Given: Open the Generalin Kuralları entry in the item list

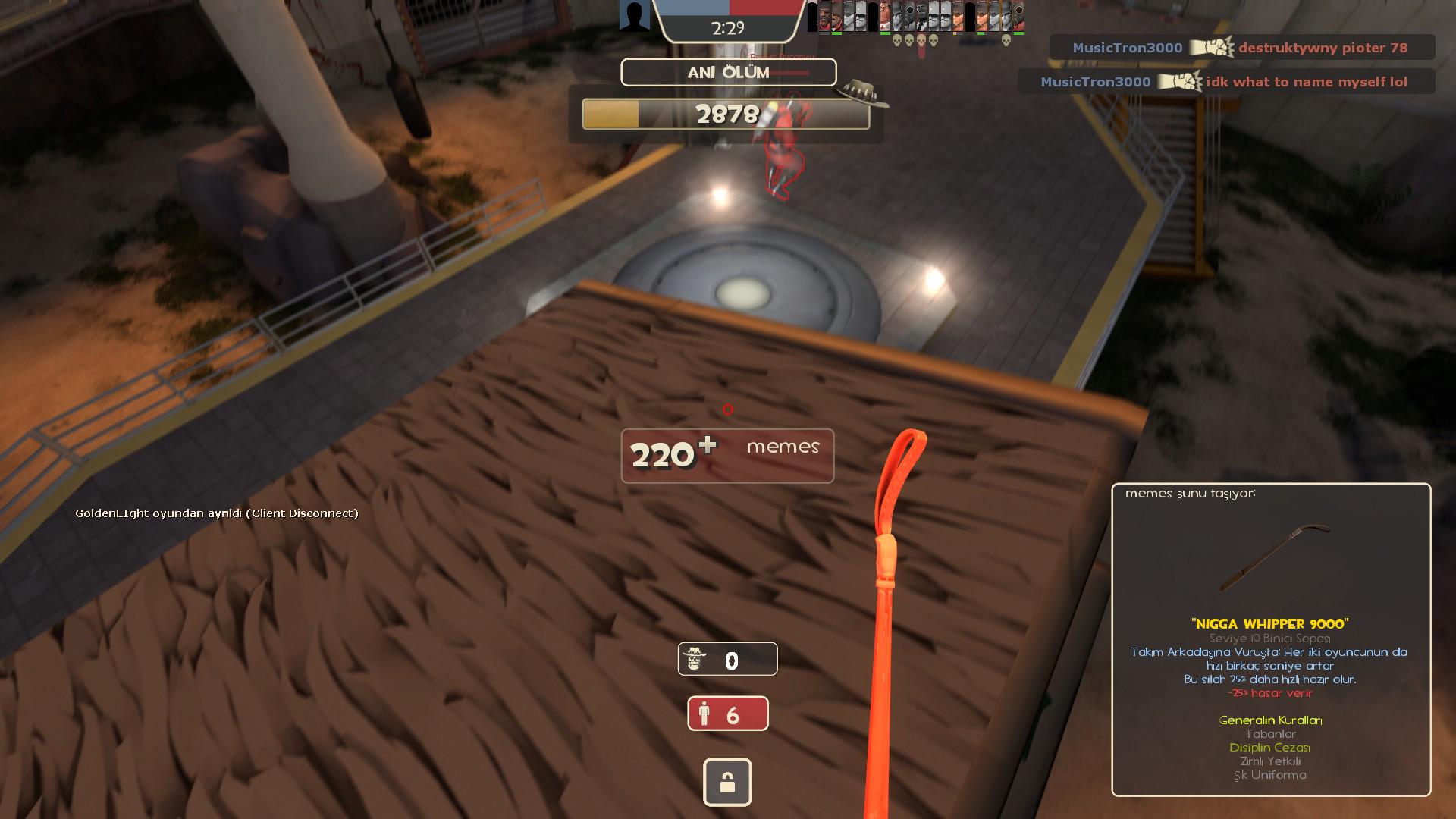Looking at the screenshot, I should (x=1271, y=721).
